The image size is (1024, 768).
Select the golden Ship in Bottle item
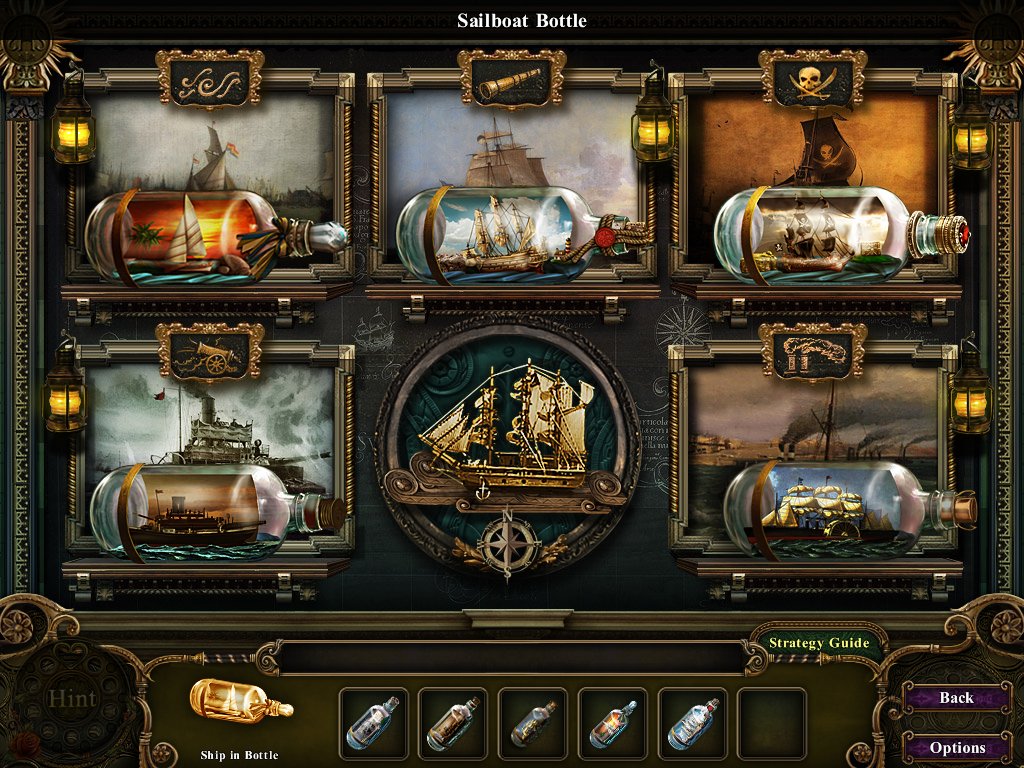pyautogui.click(x=240, y=705)
